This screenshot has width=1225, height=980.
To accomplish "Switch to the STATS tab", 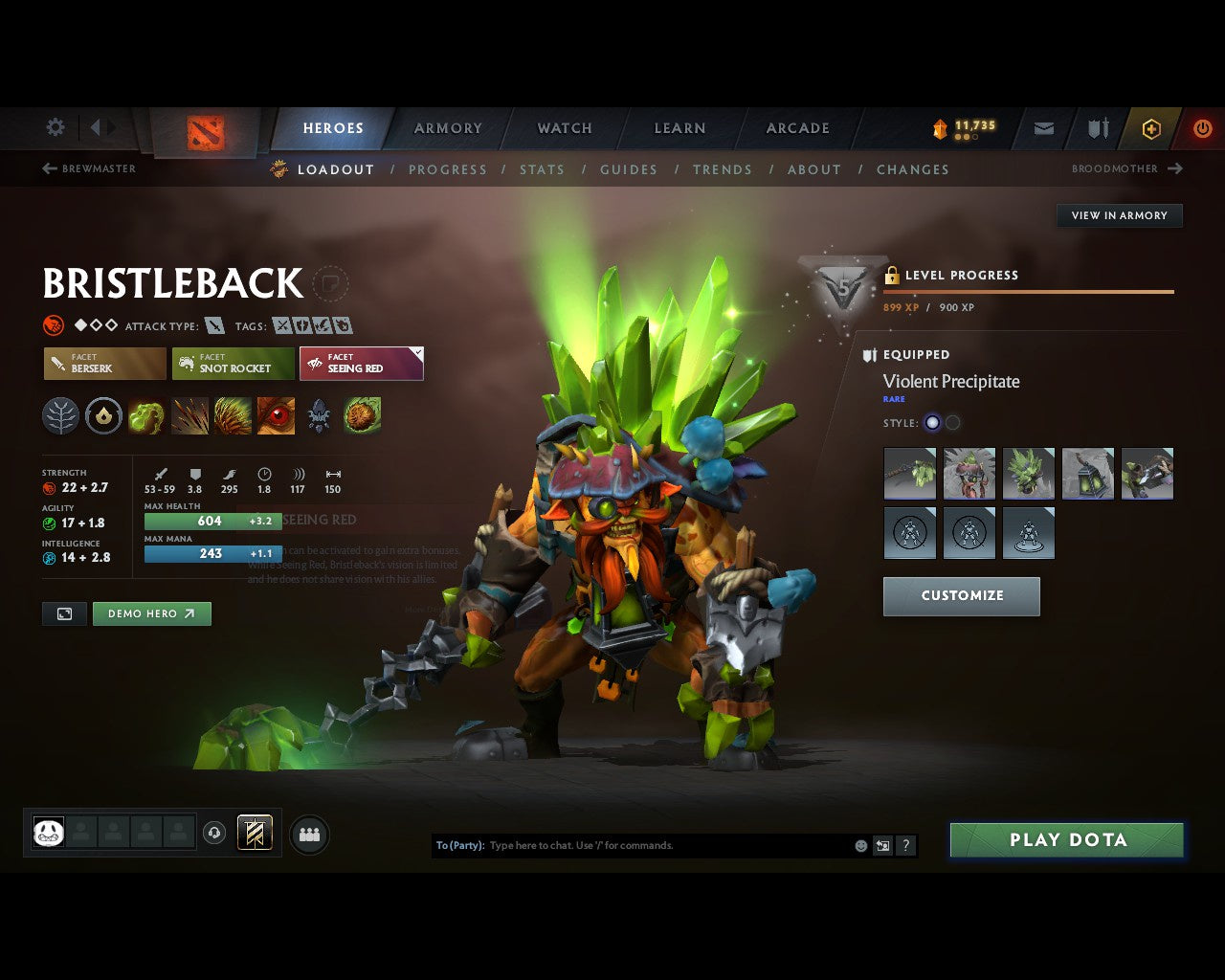I will [x=542, y=169].
